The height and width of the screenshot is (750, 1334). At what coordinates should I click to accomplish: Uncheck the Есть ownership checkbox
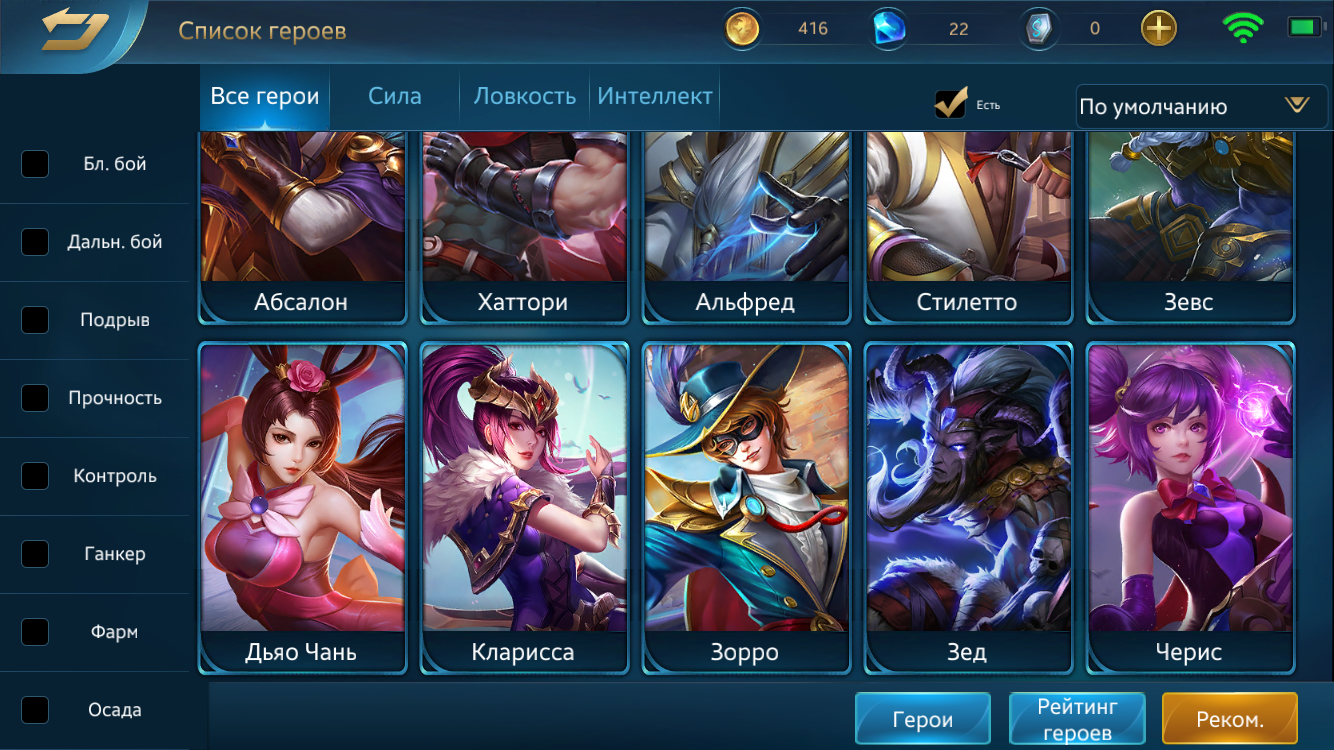[x=950, y=102]
